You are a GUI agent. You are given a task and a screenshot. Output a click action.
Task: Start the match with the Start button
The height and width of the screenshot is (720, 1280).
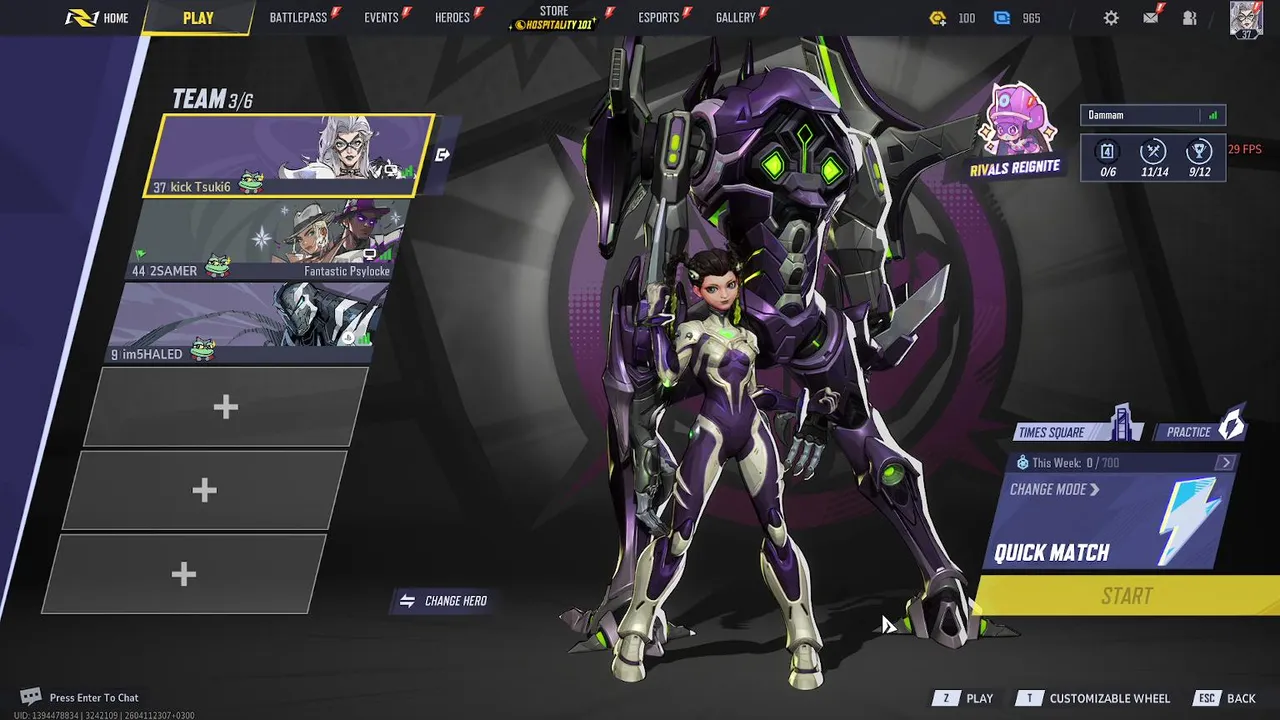1127,596
